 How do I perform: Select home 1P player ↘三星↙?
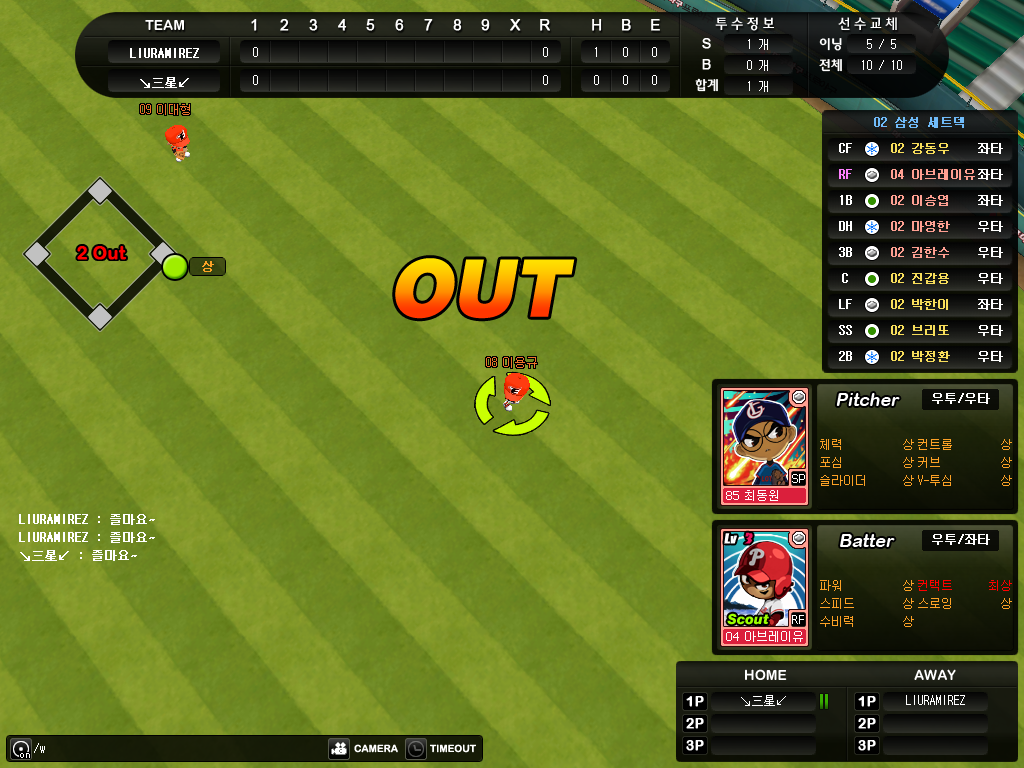point(764,701)
